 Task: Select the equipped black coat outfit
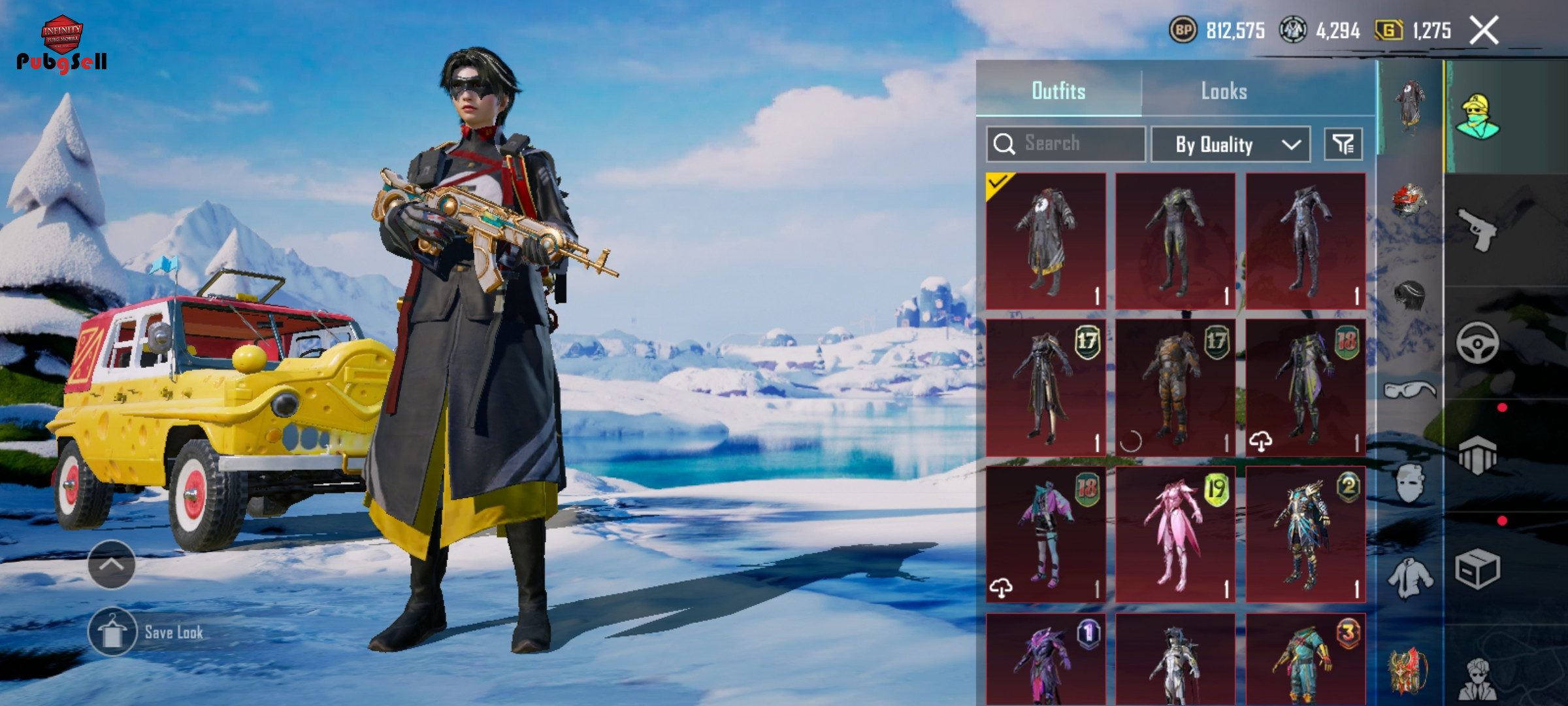[1045, 241]
